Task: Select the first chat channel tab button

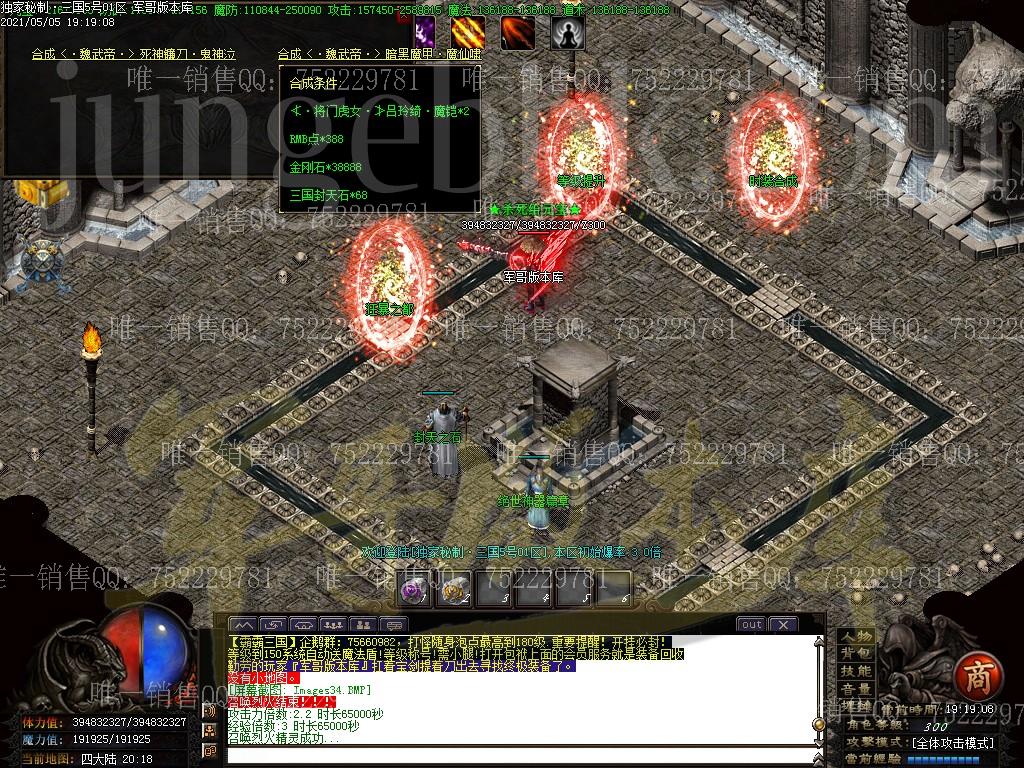Action: (x=243, y=624)
